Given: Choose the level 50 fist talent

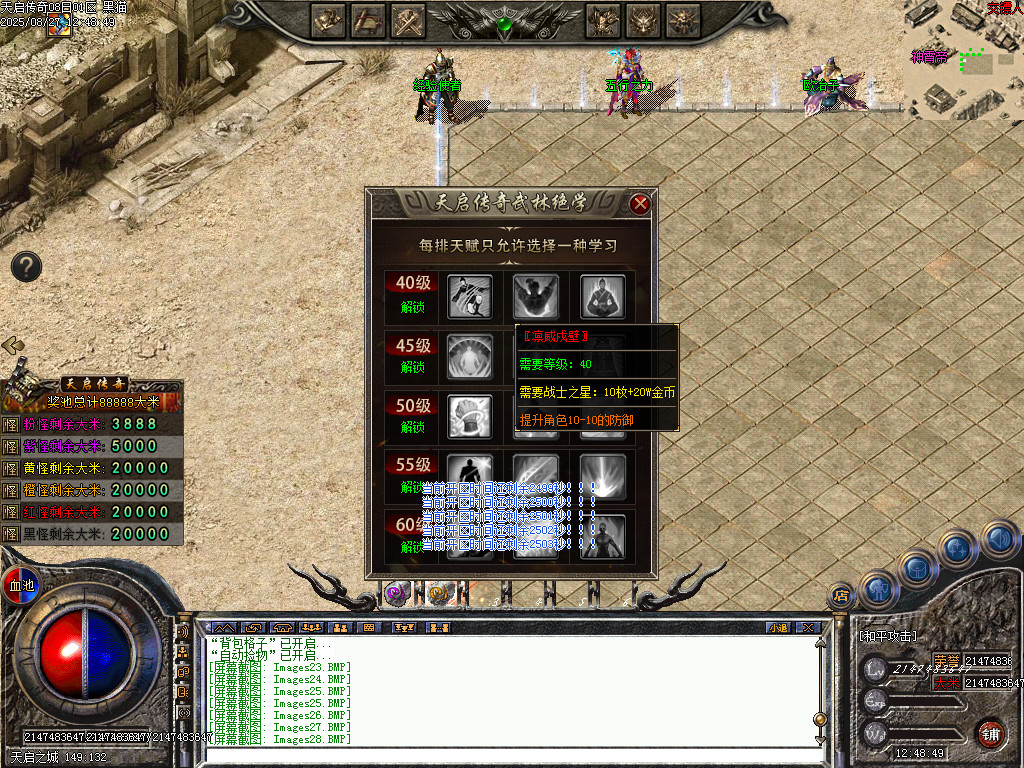Looking at the screenshot, I should [468, 416].
